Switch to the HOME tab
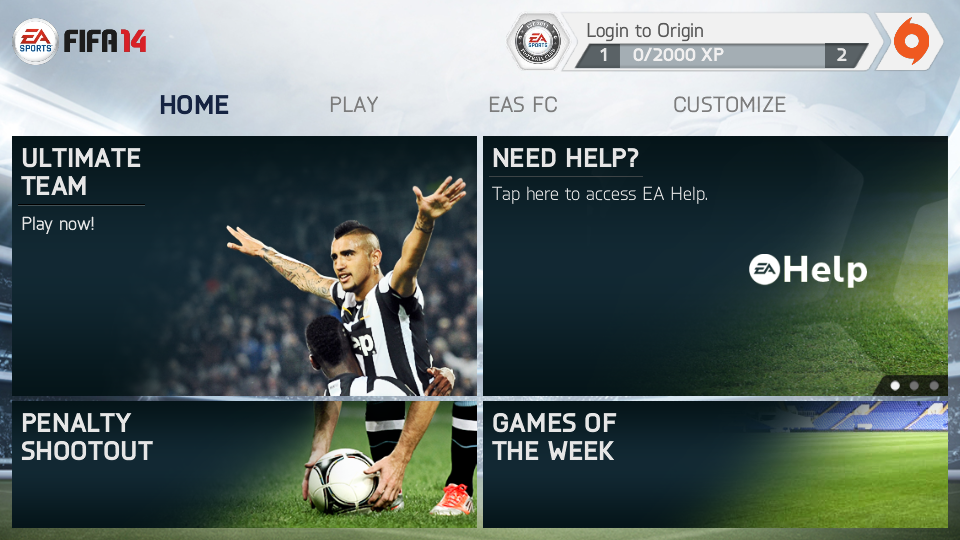Image resolution: width=960 pixels, height=540 pixels. click(194, 105)
